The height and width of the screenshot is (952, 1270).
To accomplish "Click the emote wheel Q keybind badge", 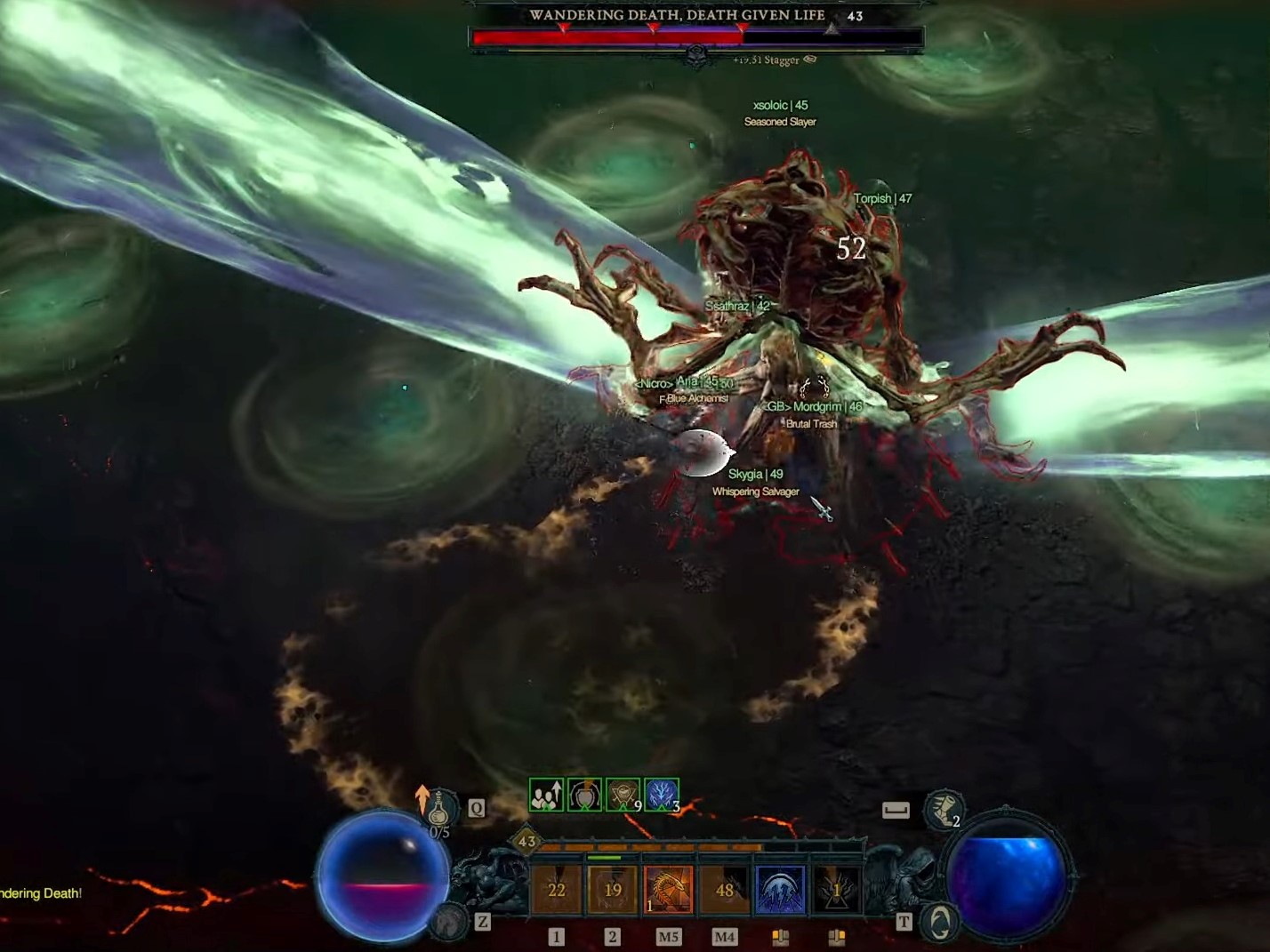I will click(x=476, y=806).
